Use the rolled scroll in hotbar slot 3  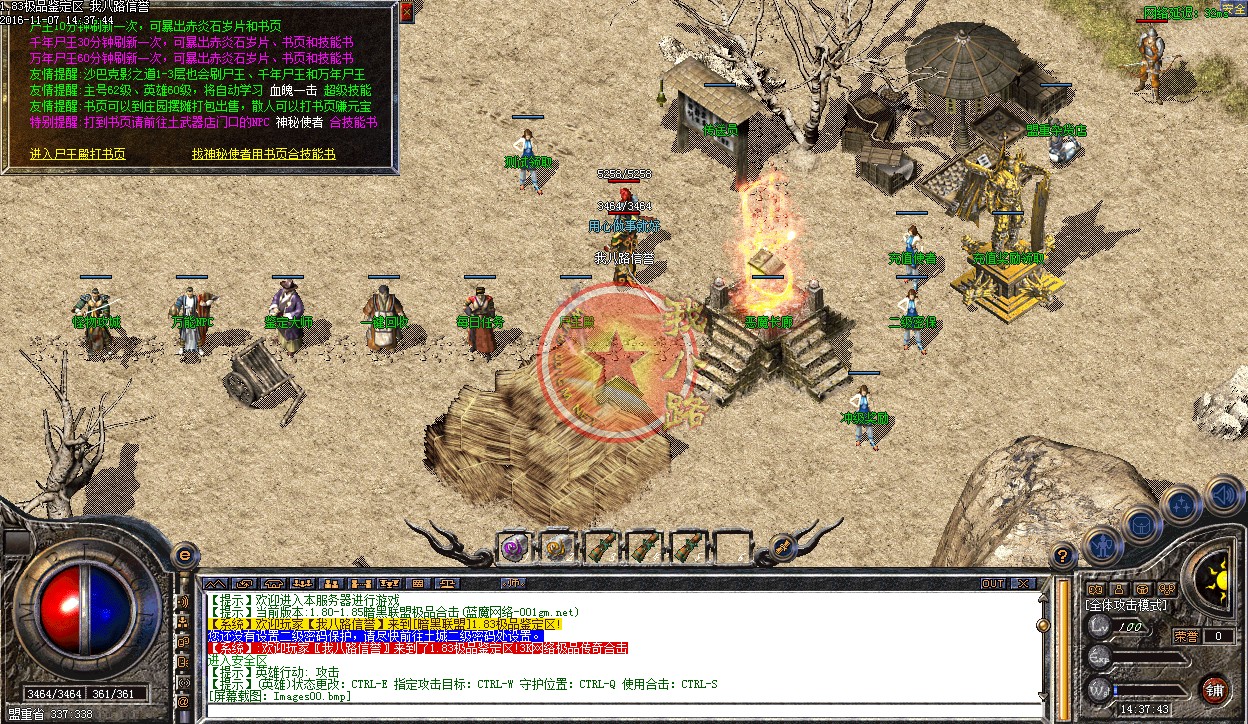click(x=600, y=547)
